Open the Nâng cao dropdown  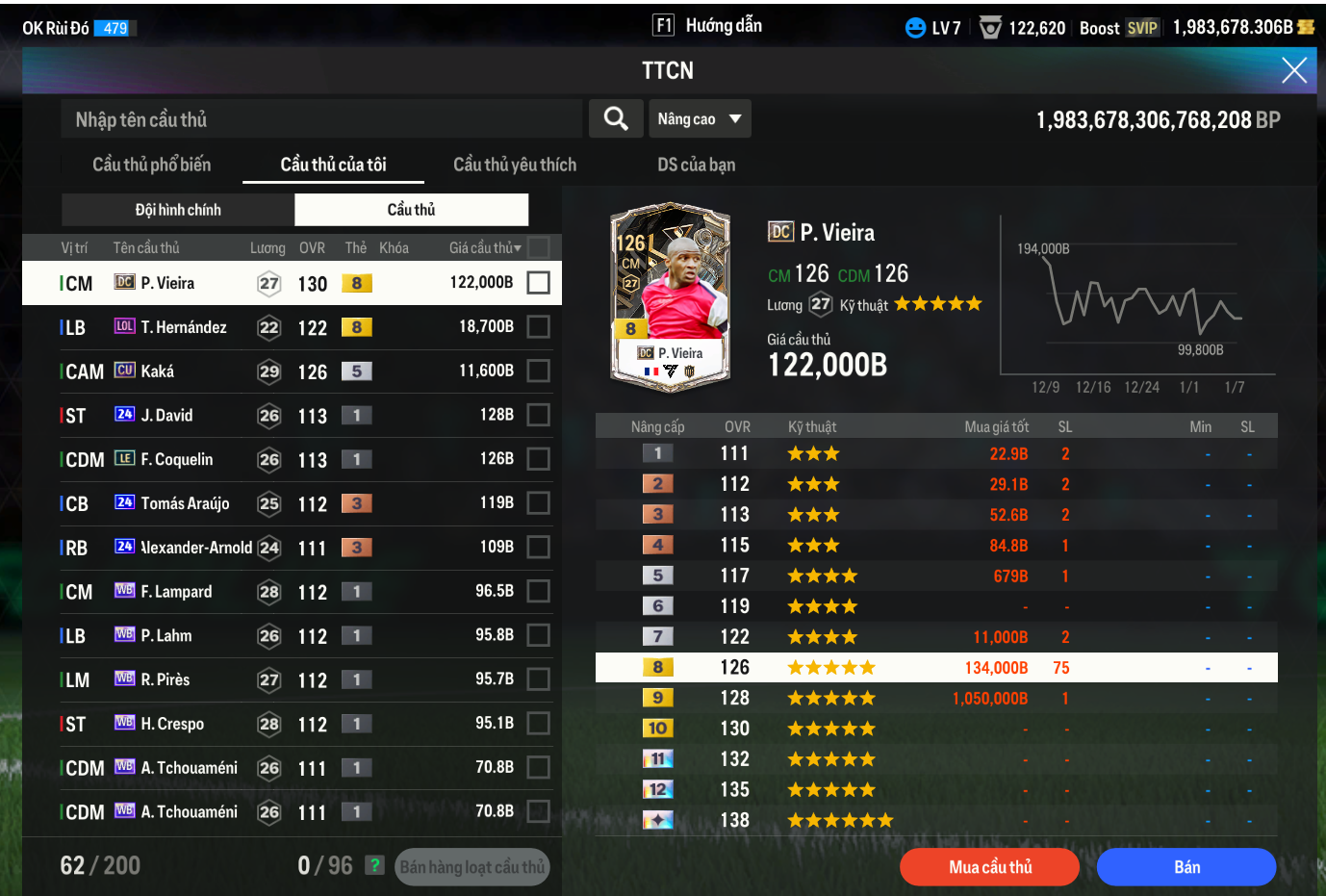pos(700,119)
